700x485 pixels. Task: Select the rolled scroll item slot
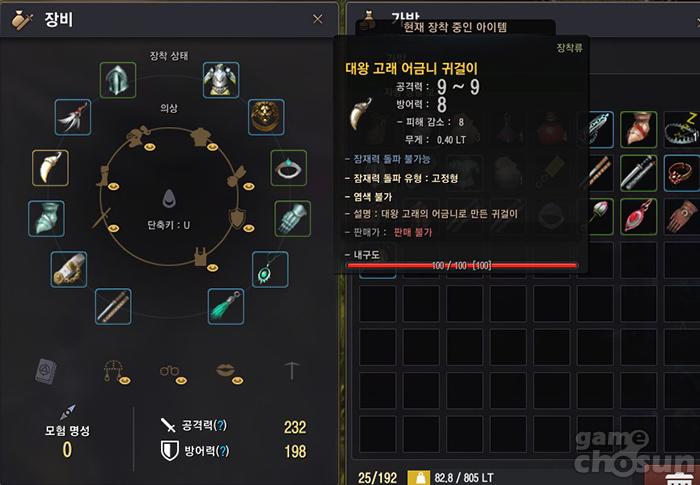(x=69, y=268)
